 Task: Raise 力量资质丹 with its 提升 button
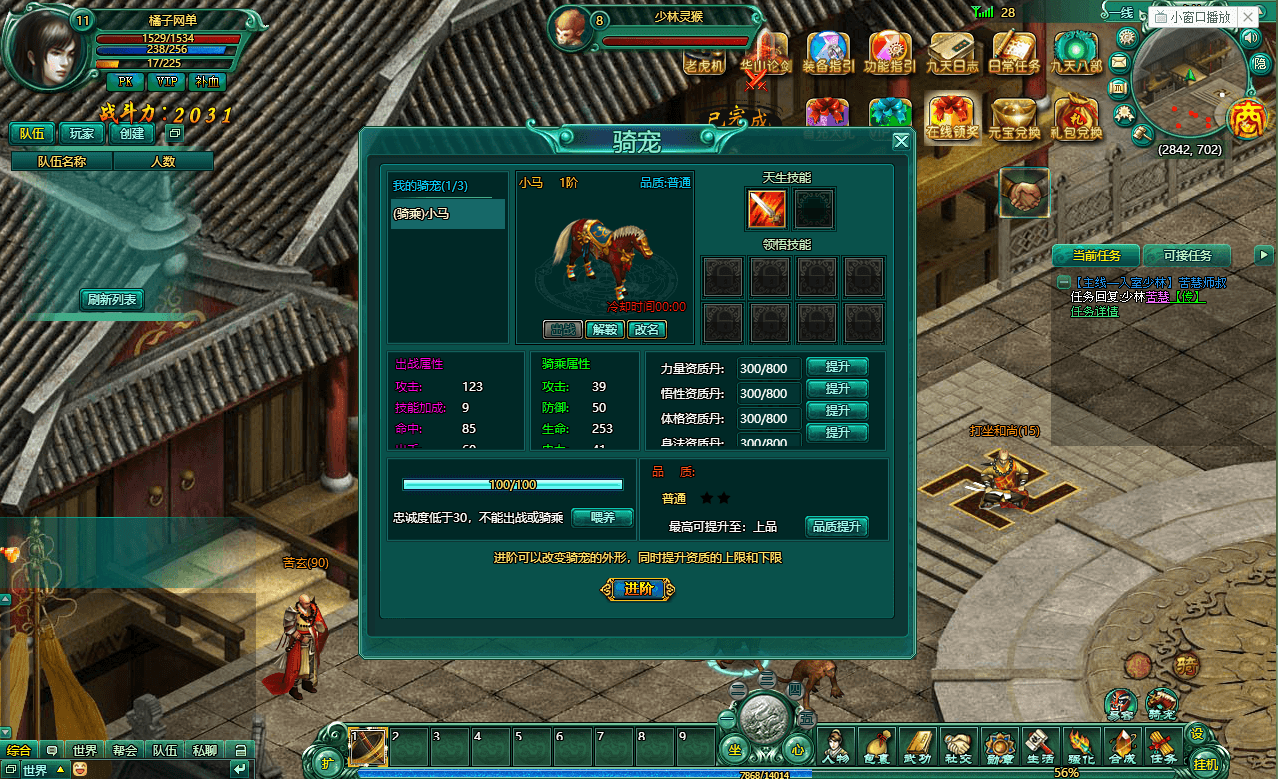(837, 367)
